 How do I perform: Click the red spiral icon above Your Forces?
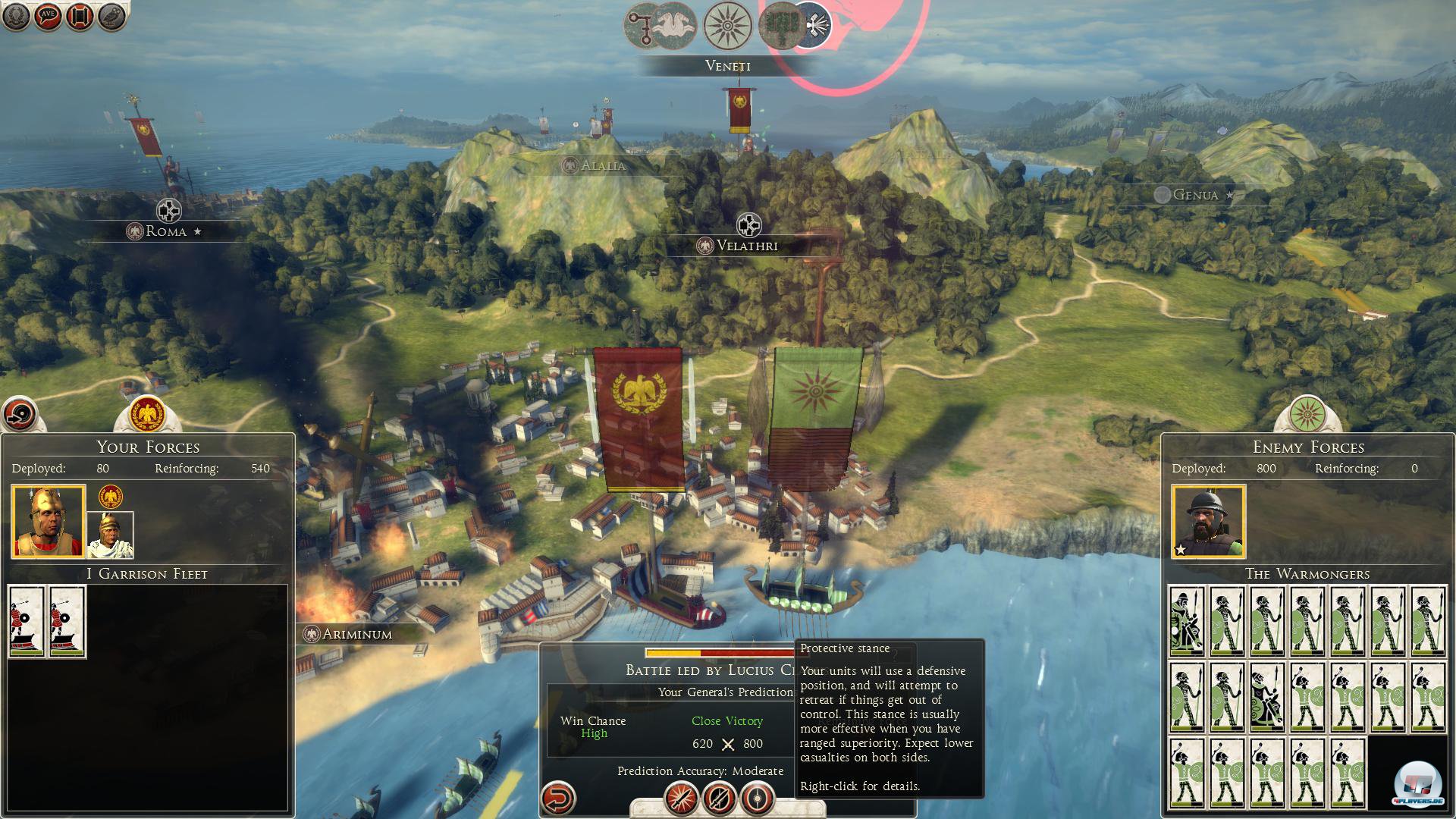(20, 414)
